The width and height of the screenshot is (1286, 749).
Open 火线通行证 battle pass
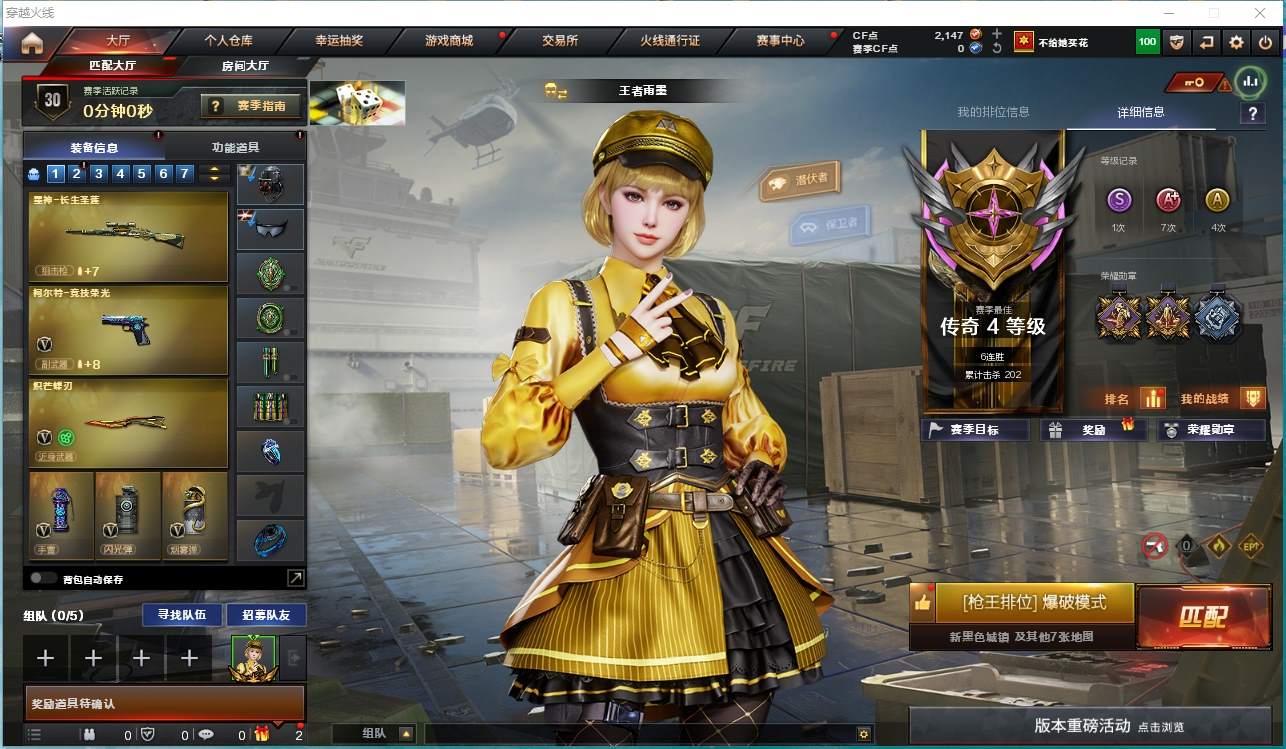tap(669, 41)
